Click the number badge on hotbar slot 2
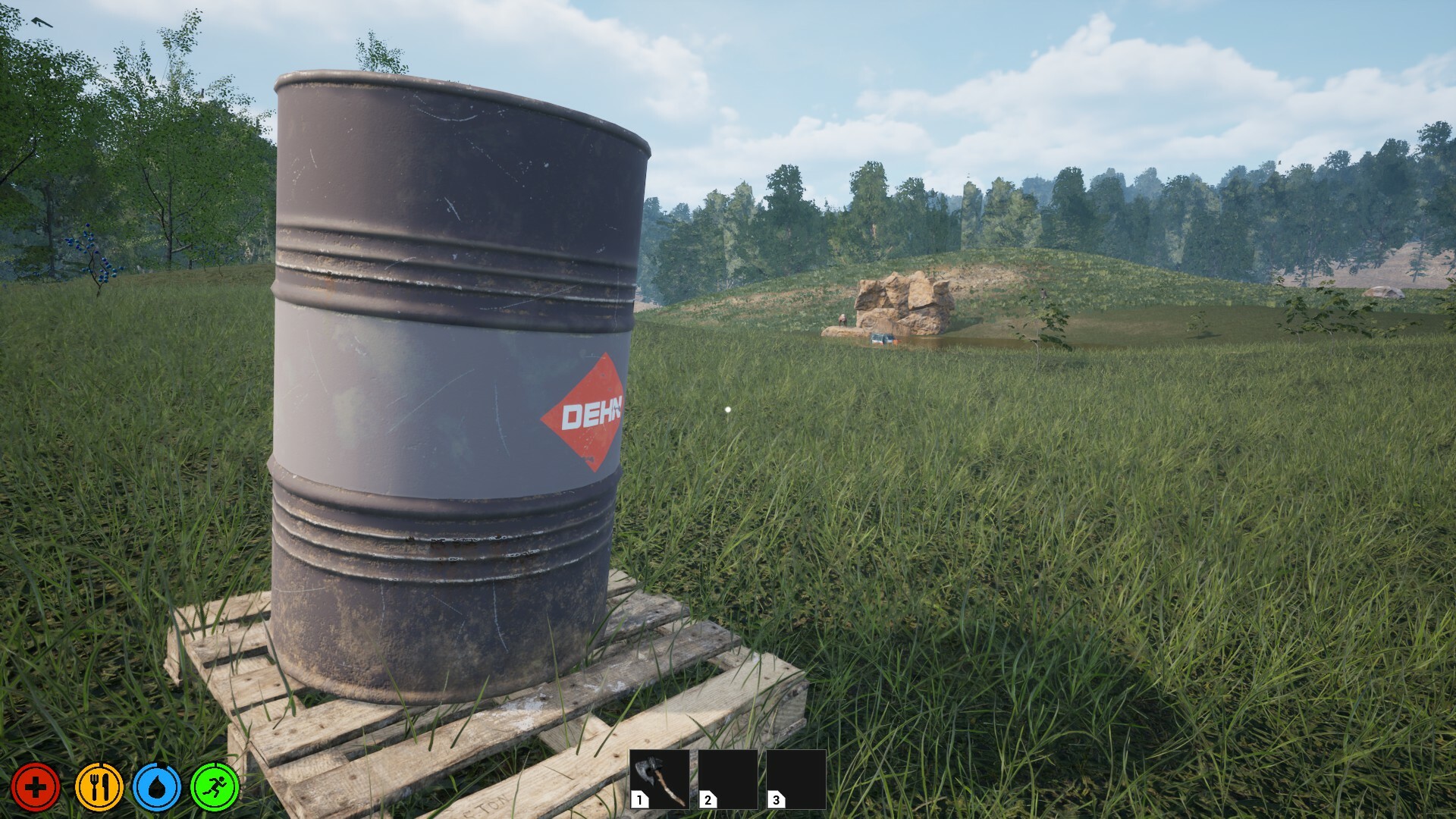The height and width of the screenshot is (819, 1456). coord(707,799)
